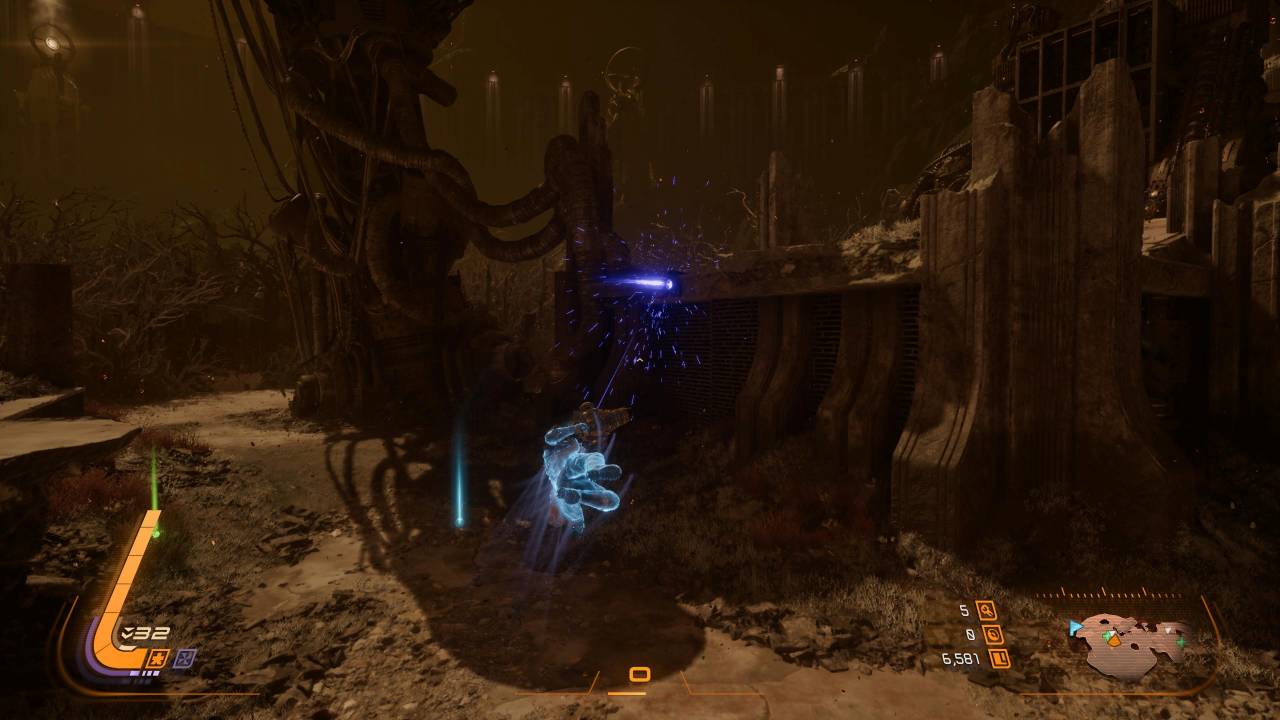The image size is (1280, 720).
Task: Select the blue door marker on the minimap
Action: (1076, 628)
